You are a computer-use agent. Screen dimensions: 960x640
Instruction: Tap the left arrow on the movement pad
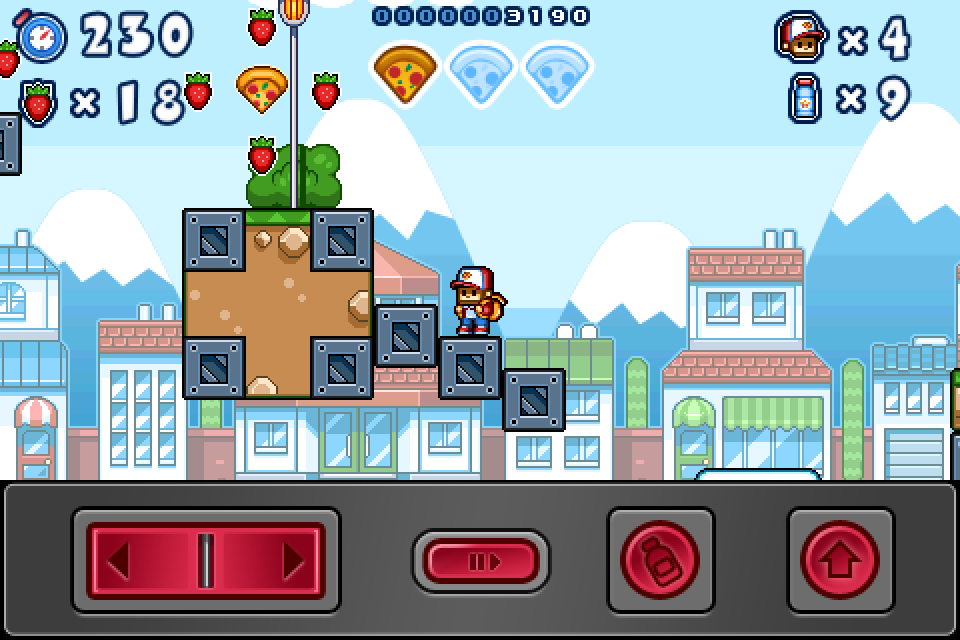pyautogui.click(x=120, y=560)
